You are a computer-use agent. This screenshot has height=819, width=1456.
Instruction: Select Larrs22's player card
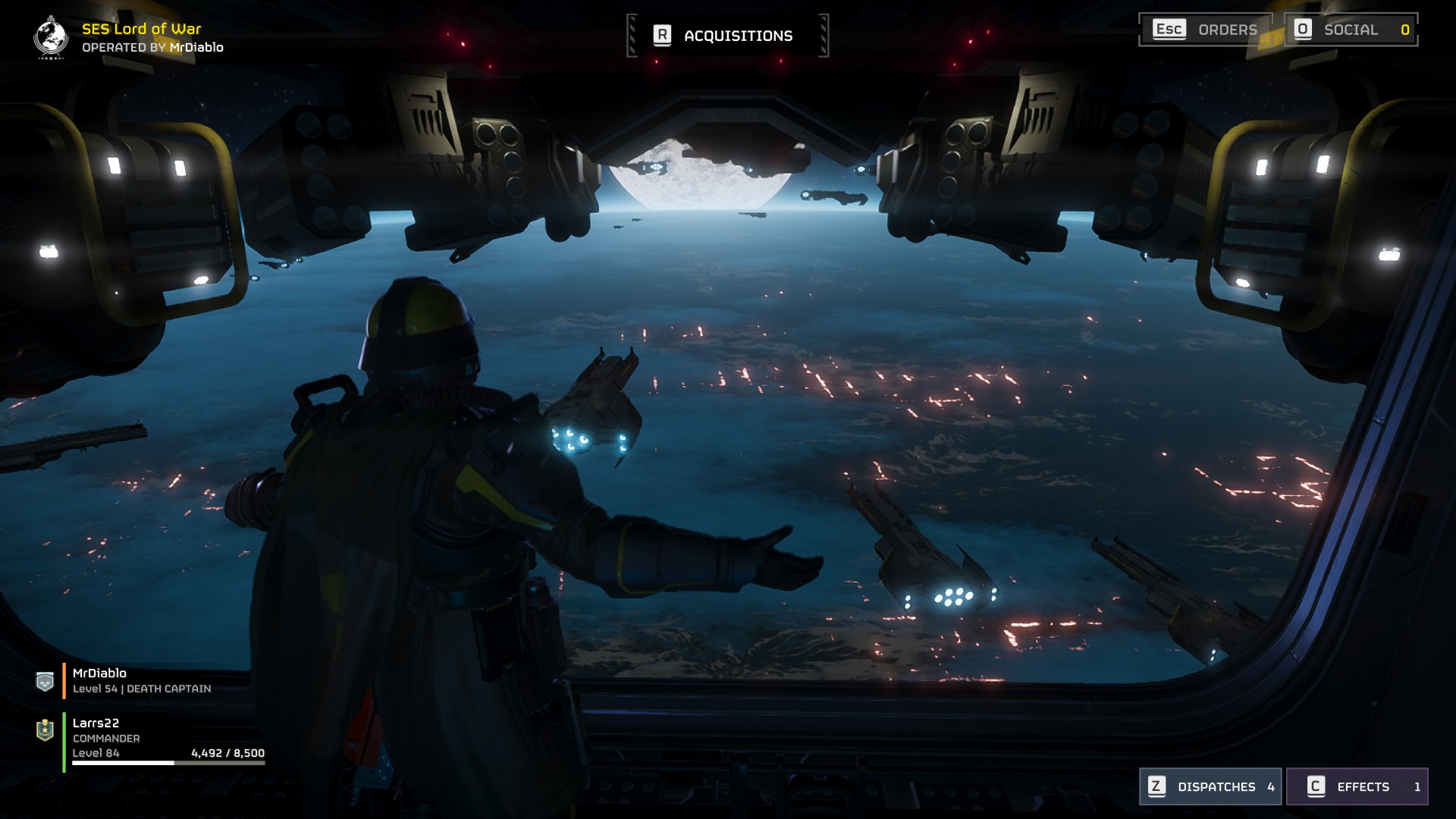click(152, 738)
